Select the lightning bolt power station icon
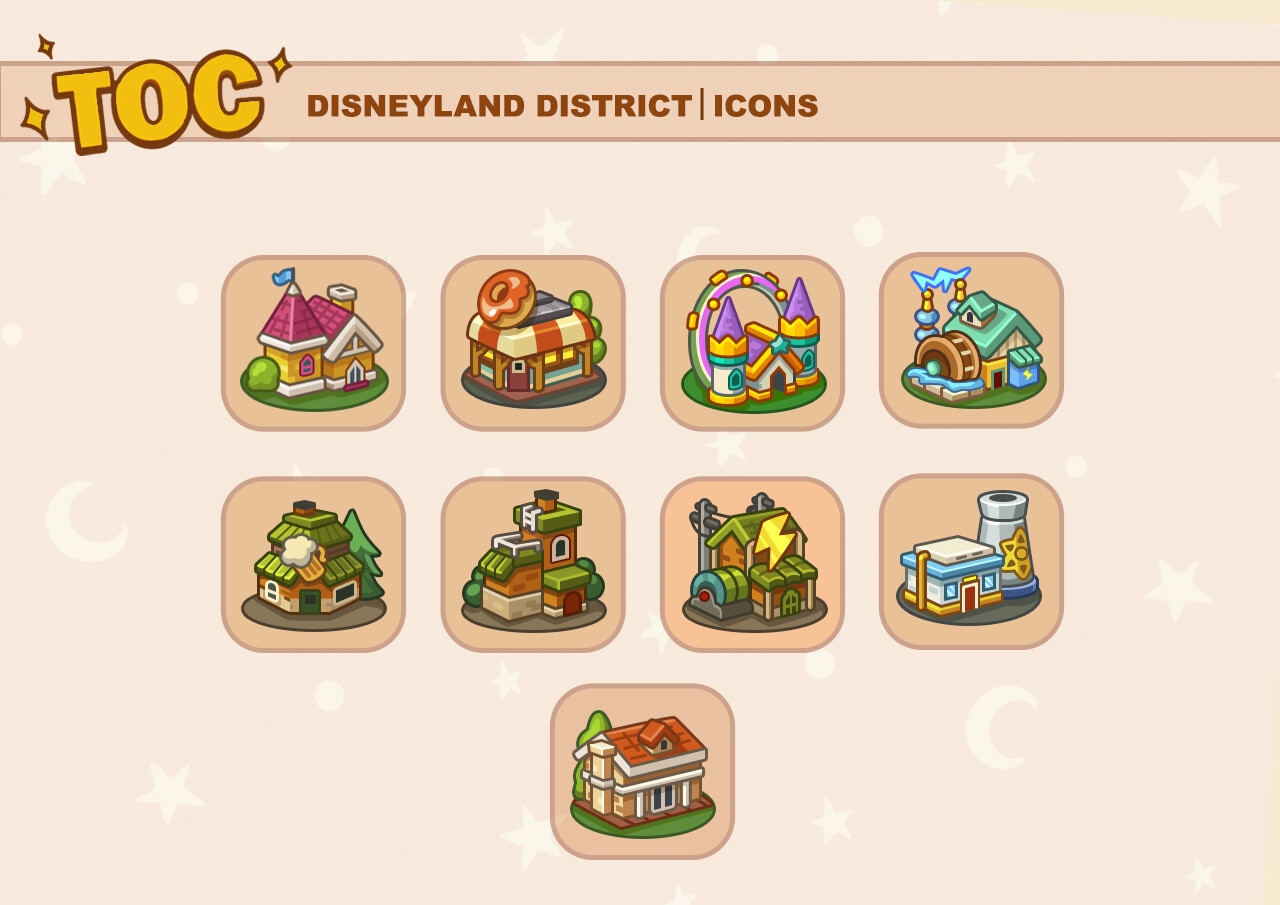The width and height of the screenshot is (1280, 905). [x=752, y=564]
